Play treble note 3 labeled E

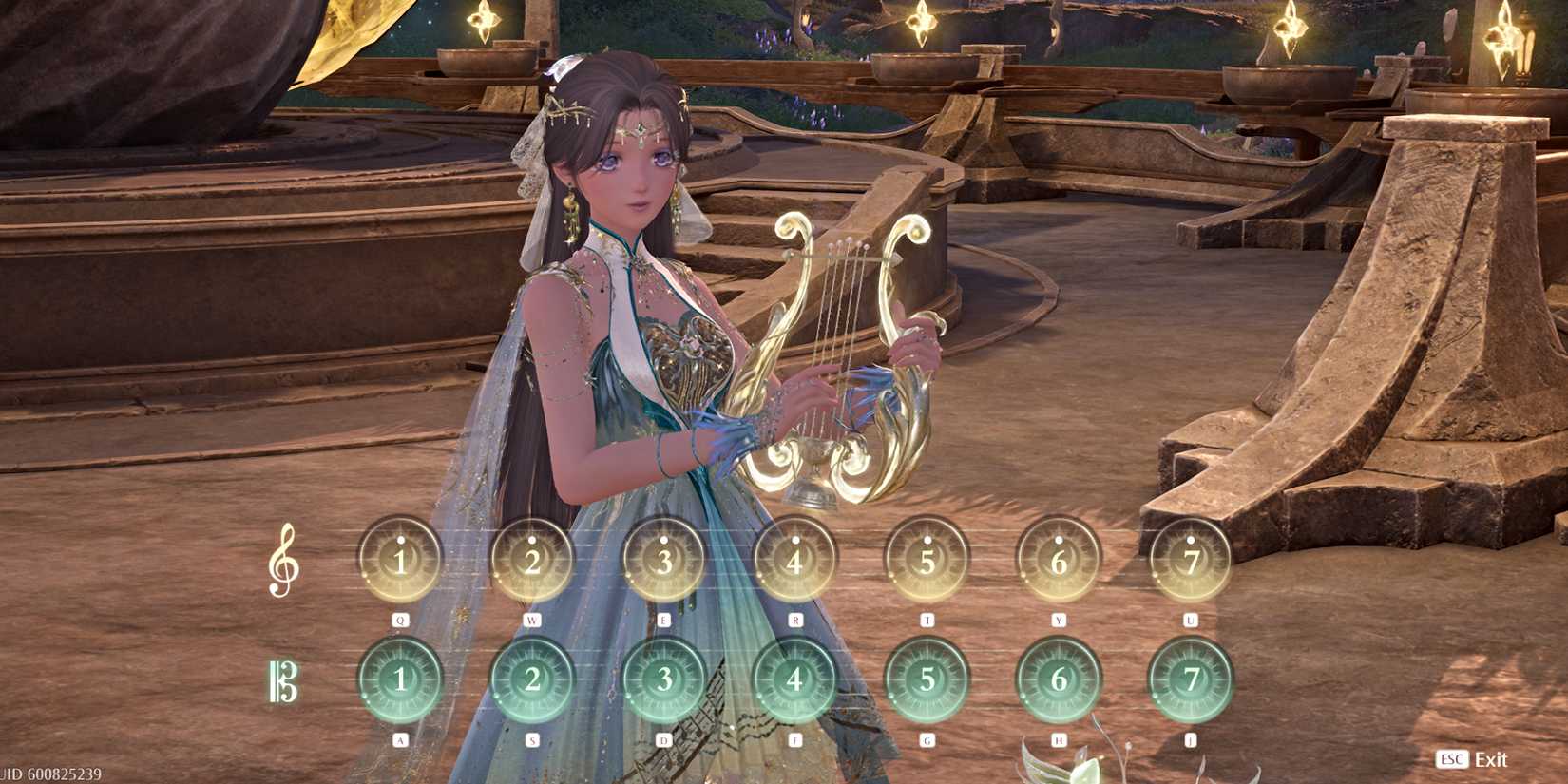pyautogui.click(x=662, y=559)
